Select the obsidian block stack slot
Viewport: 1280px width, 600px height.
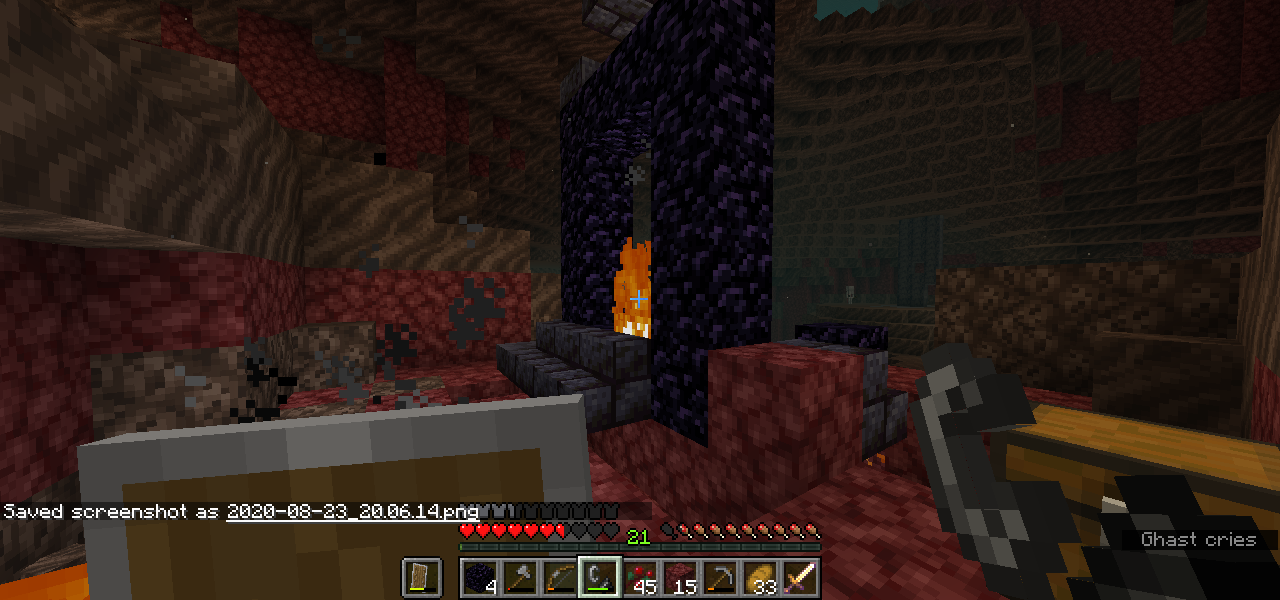pos(480,578)
